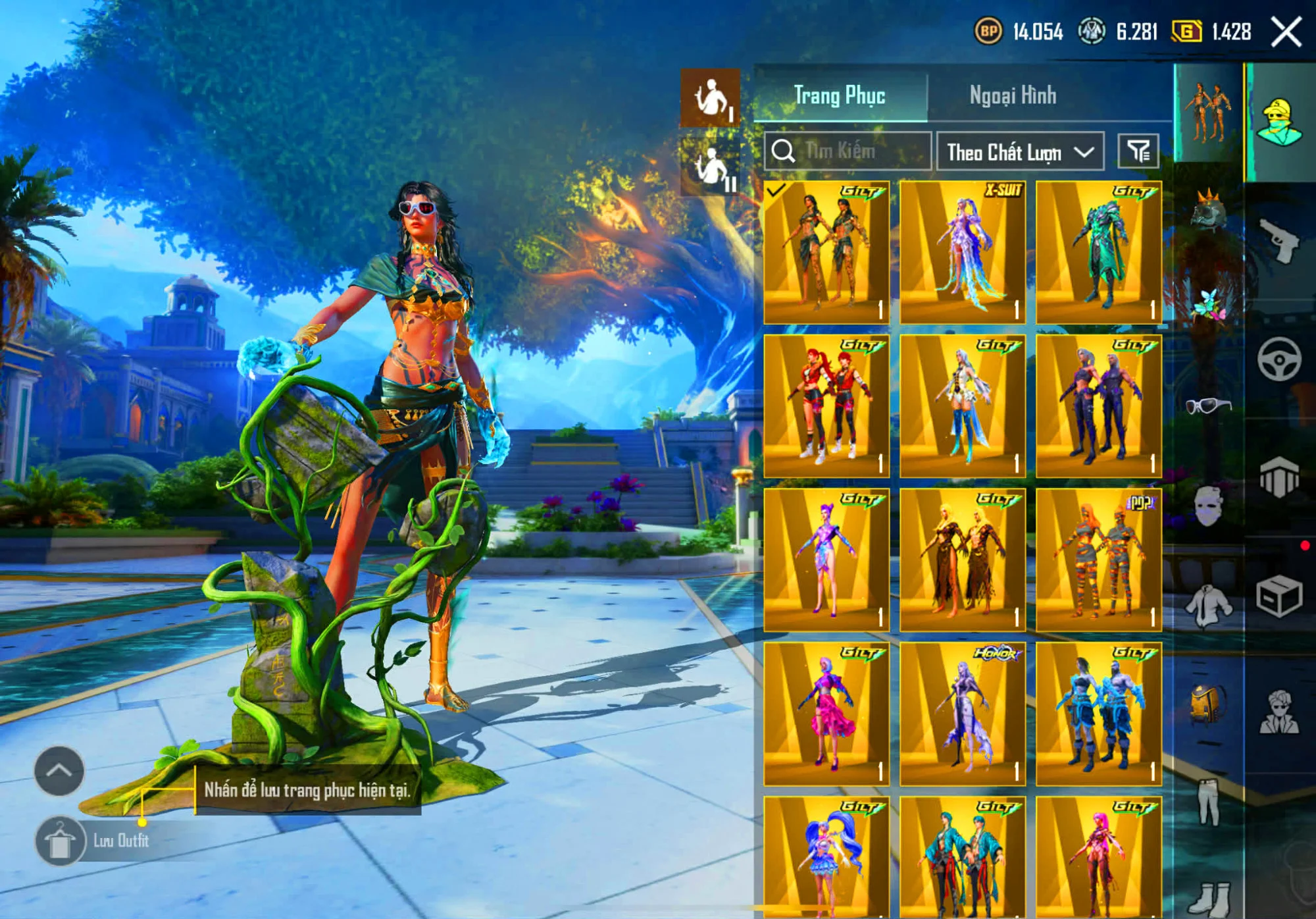1316x919 pixels.
Task: Open the steering wheel vehicles category
Action: pos(1279,359)
